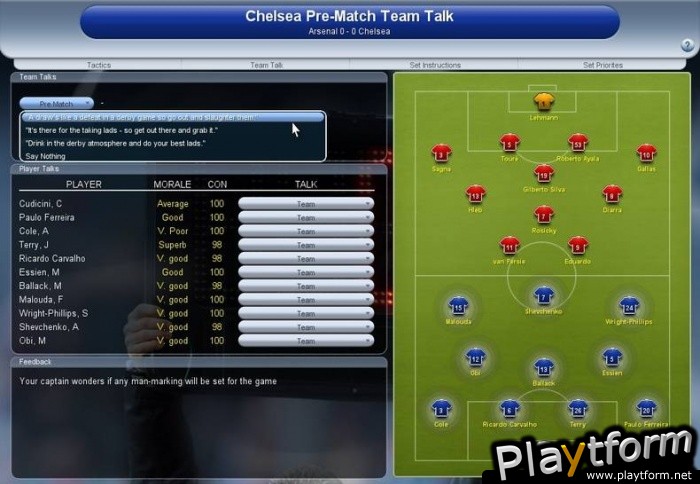Click the help question mark icon
Viewport: 700px width, 484px height.
pyautogui.click(x=687, y=45)
